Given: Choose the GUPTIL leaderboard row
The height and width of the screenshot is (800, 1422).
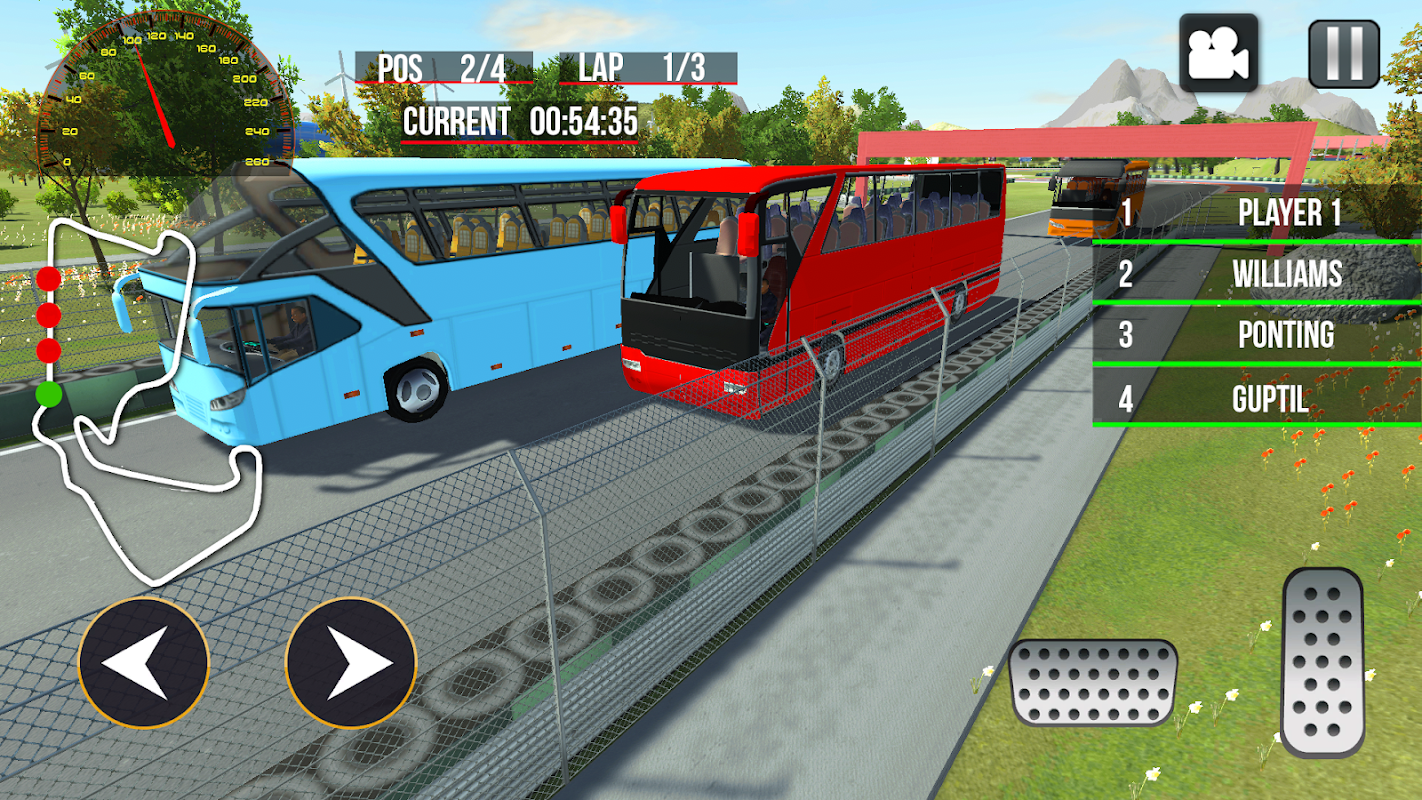Looking at the screenshot, I should 1257,399.
